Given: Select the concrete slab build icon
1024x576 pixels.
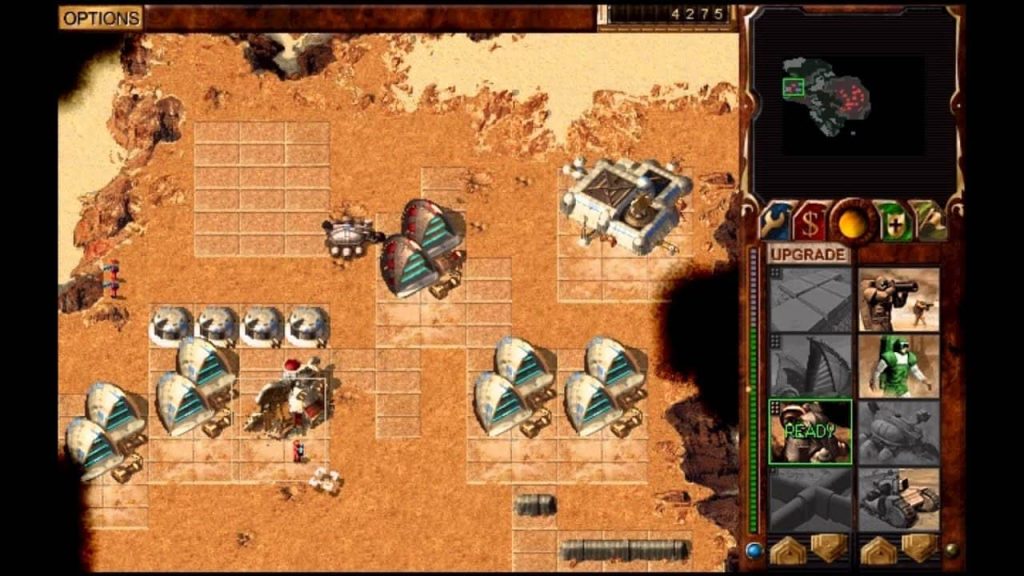Looking at the screenshot, I should click(810, 298).
